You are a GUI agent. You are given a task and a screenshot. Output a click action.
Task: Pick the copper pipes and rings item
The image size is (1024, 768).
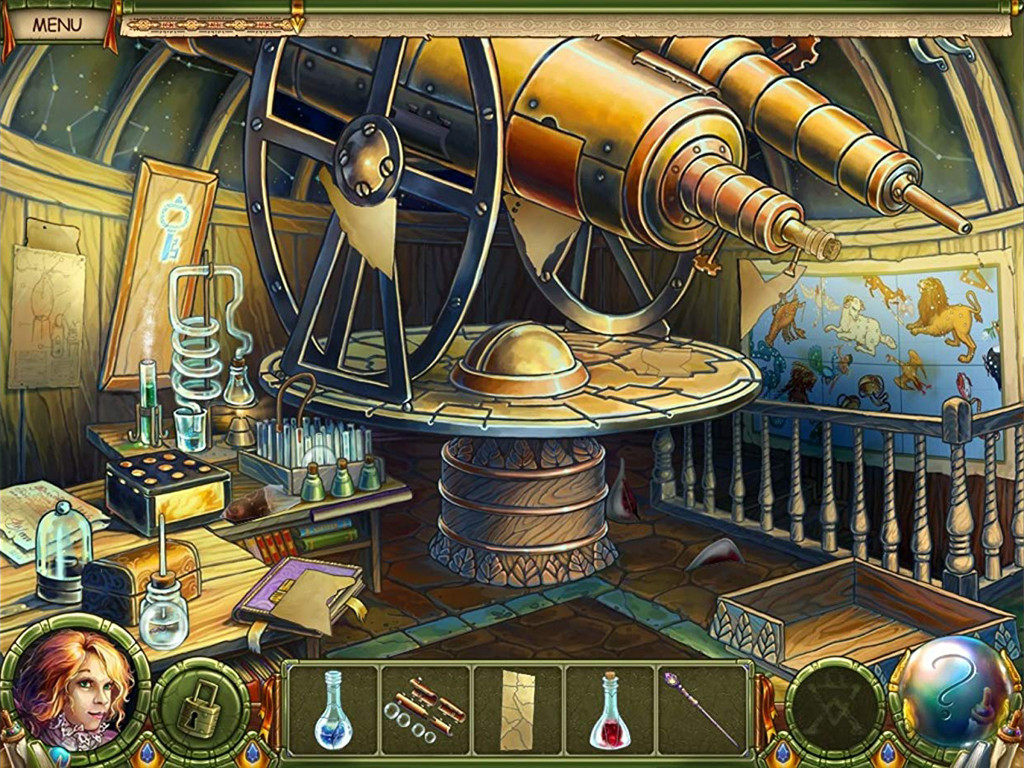pos(425,709)
